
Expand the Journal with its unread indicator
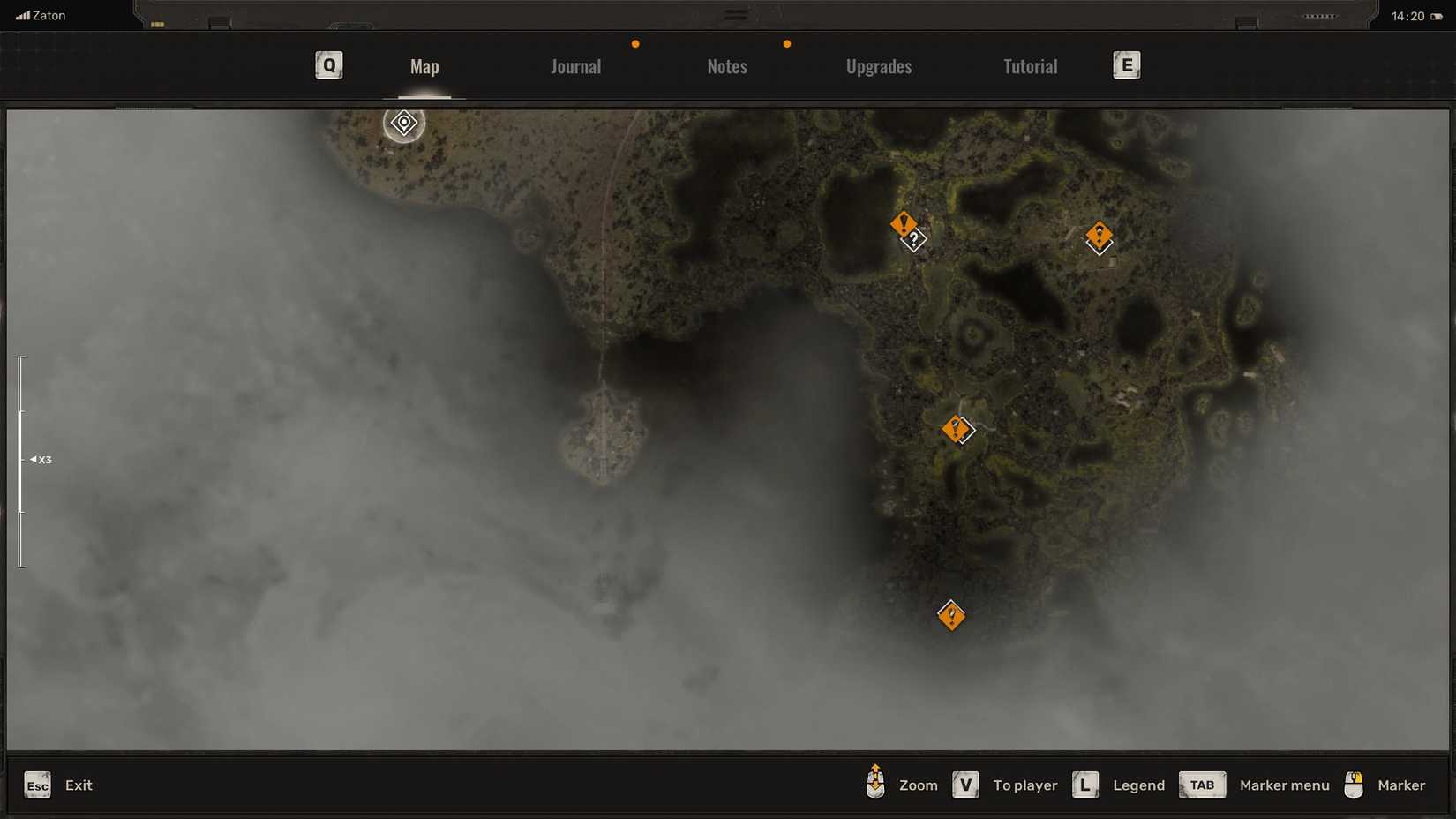tap(575, 65)
